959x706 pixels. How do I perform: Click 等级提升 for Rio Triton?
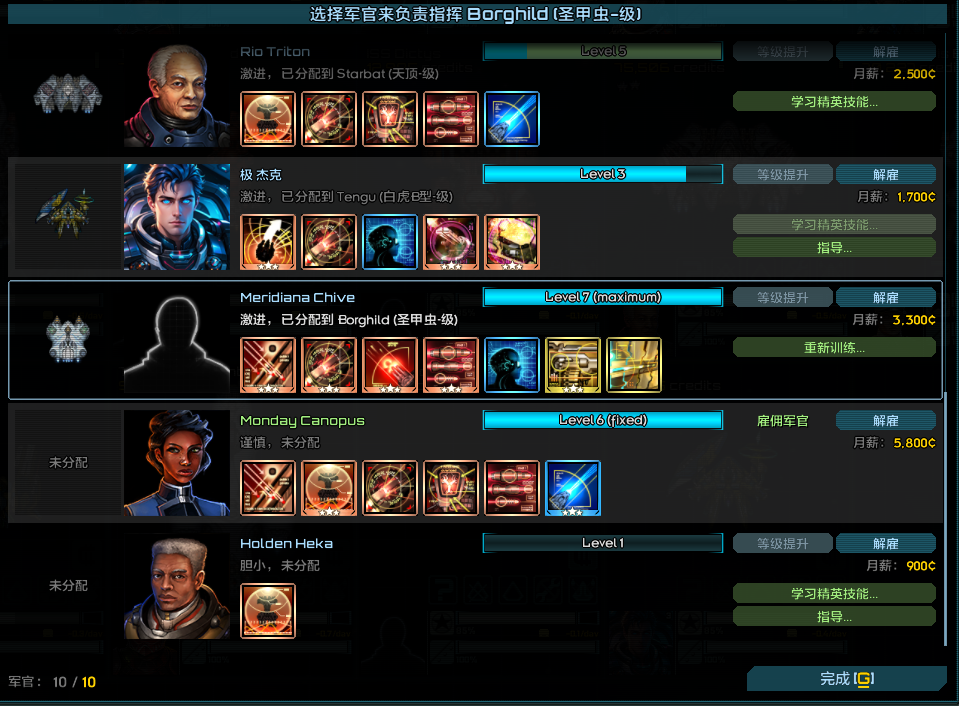coord(782,52)
